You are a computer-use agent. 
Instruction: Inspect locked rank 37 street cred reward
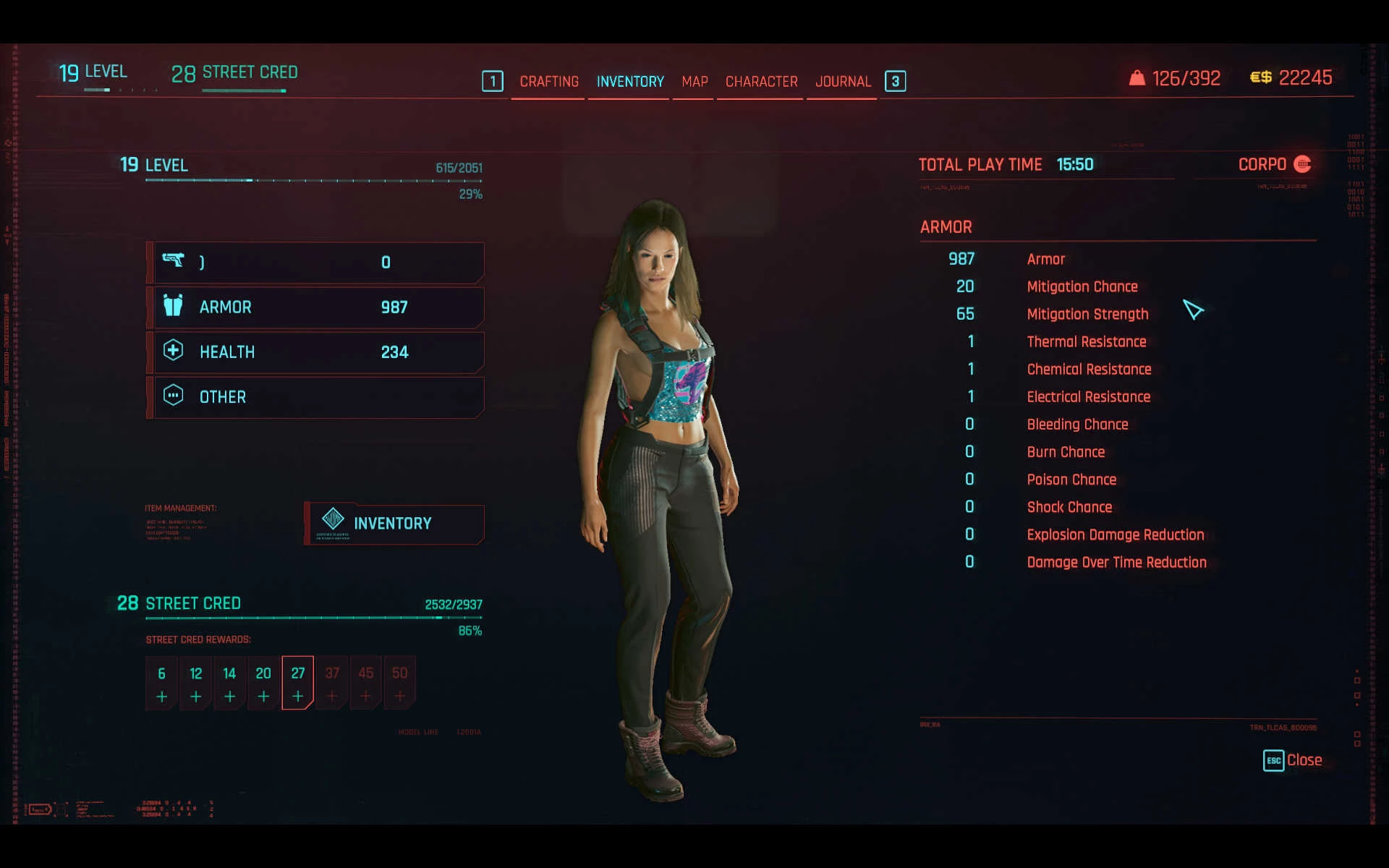click(x=332, y=683)
